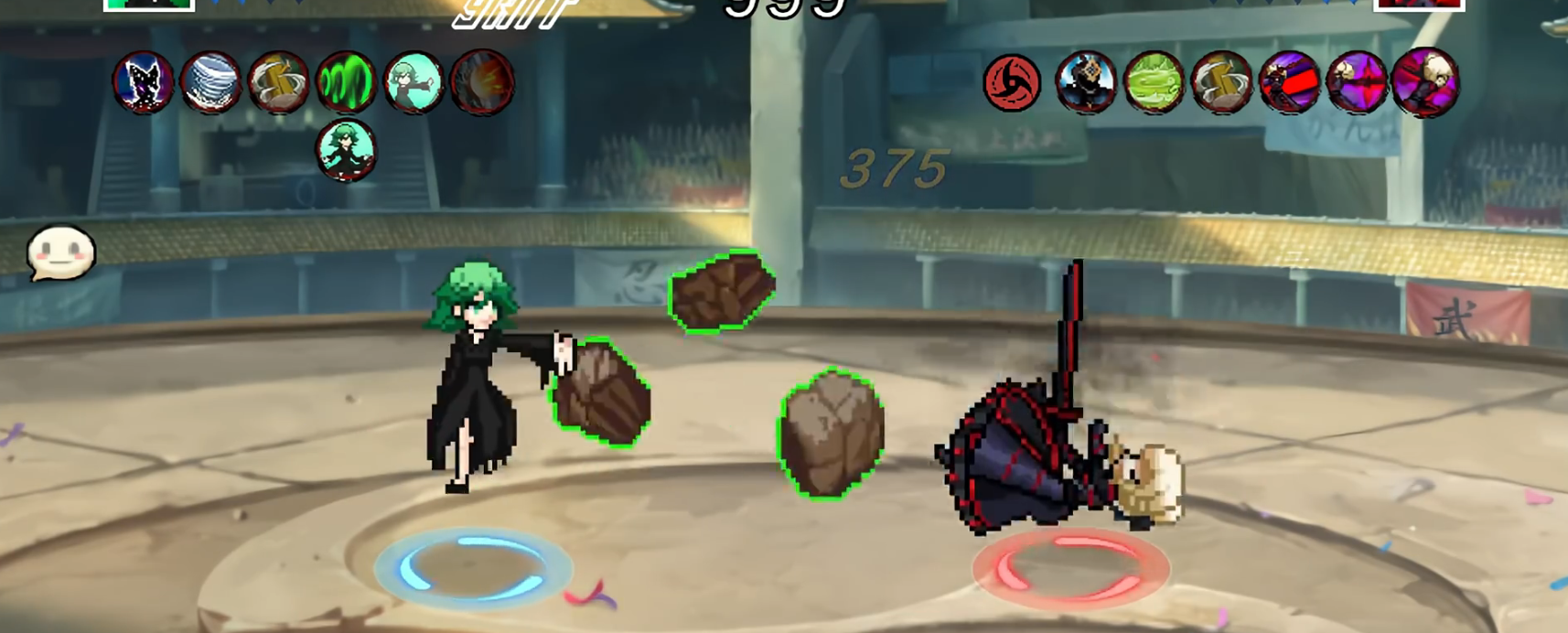This screenshot has width=1568, height=633.
Task: Click the Tatsumaki arms-spread portrait icon
Action: 346,149
